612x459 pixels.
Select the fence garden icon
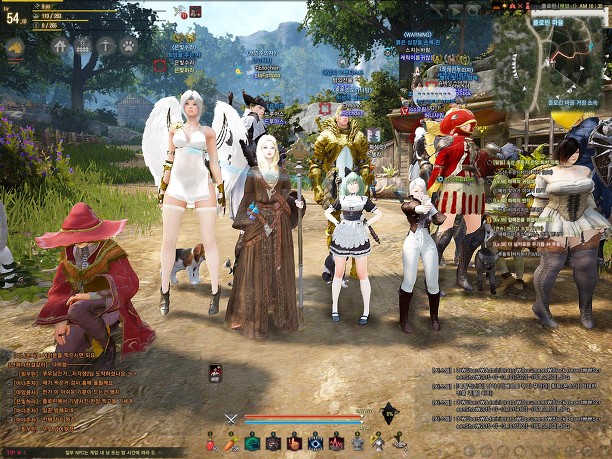coord(84,46)
